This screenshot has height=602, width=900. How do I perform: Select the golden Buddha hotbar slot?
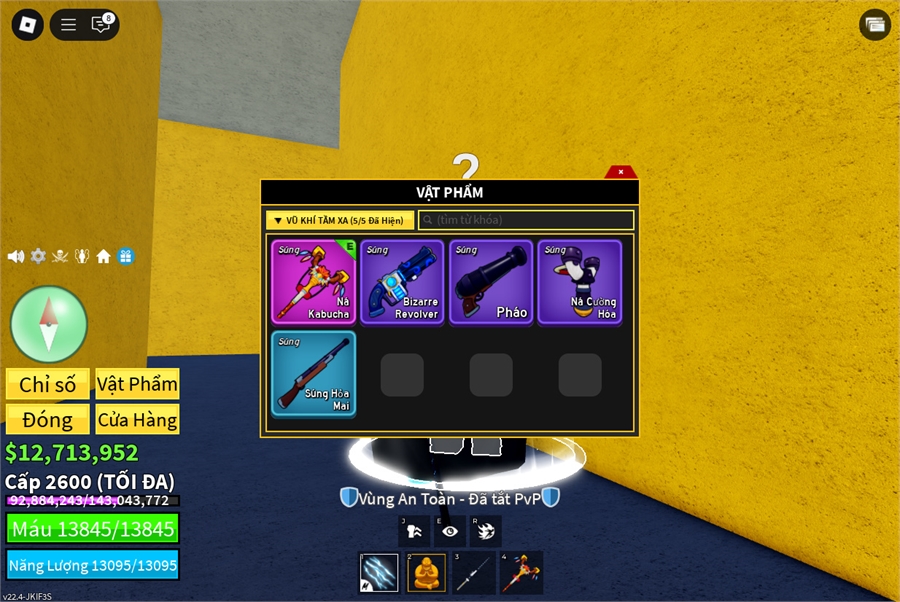click(426, 573)
